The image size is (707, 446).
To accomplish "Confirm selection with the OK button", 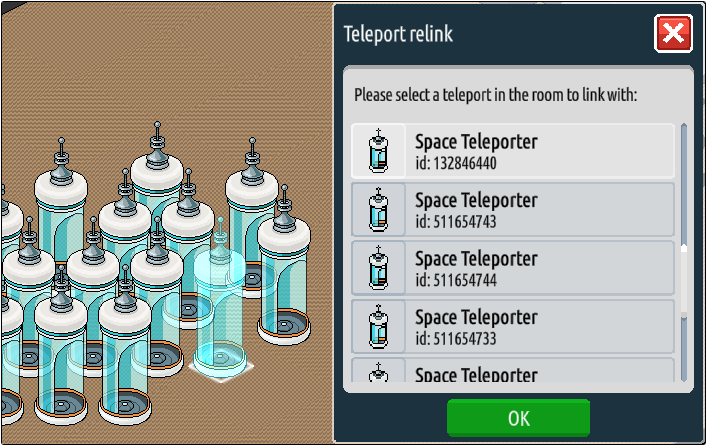I will click(518, 417).
